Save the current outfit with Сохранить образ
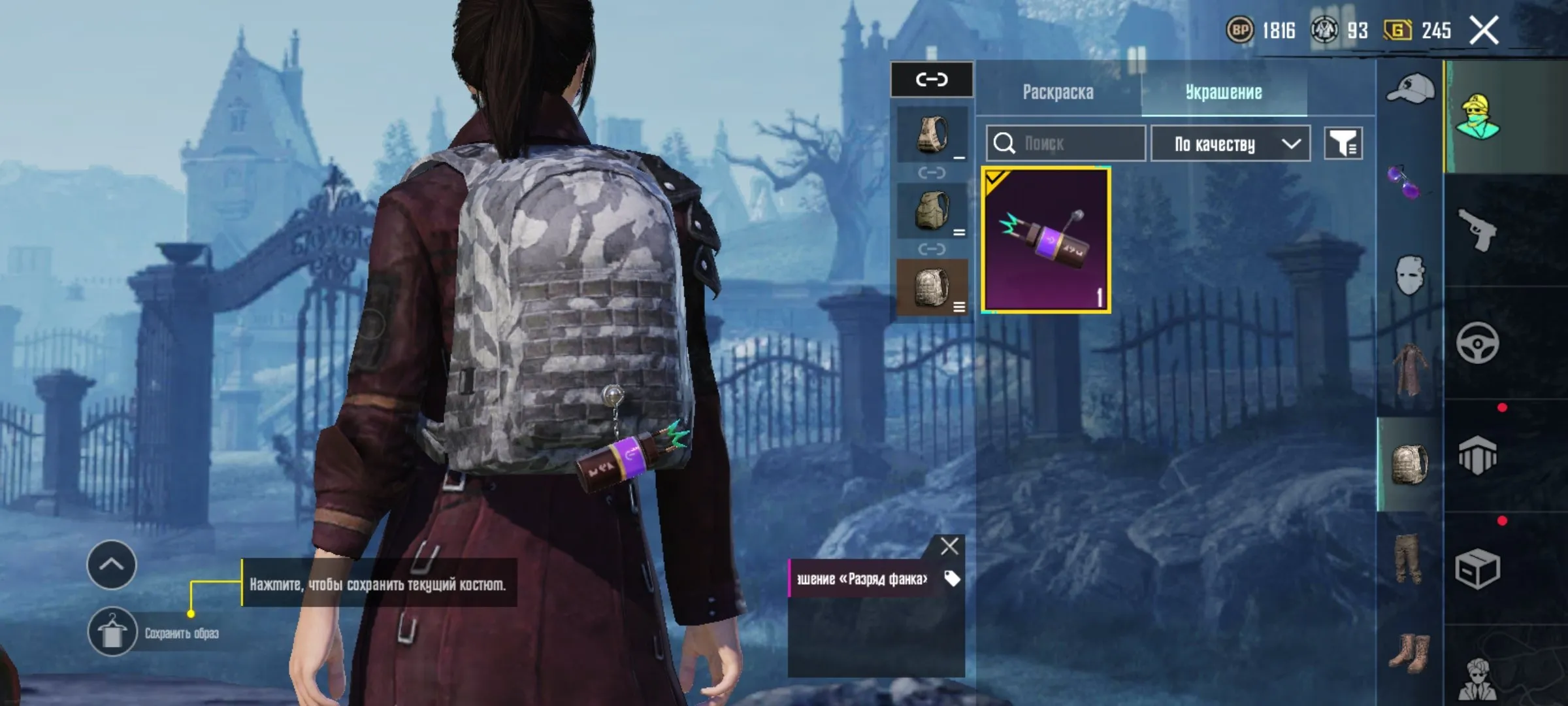 click(112, 632)
